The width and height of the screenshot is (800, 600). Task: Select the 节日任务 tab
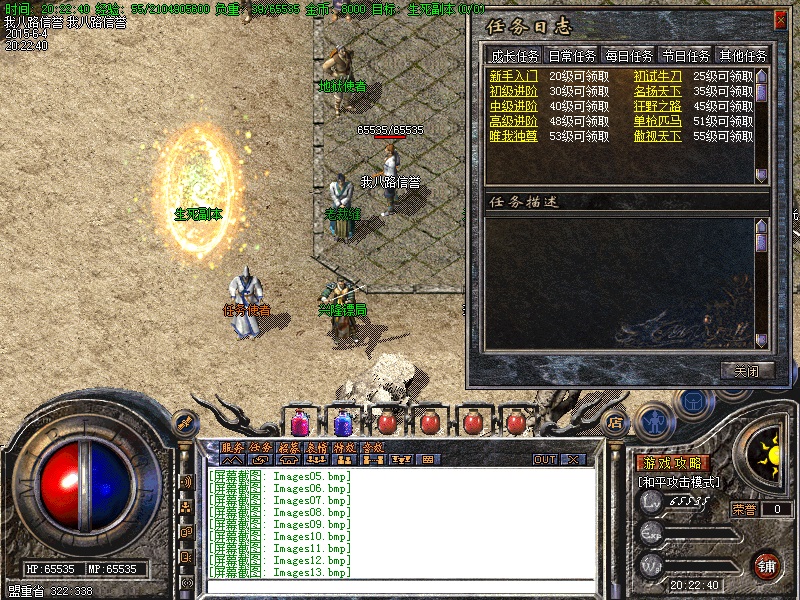(x=686, y=56)
